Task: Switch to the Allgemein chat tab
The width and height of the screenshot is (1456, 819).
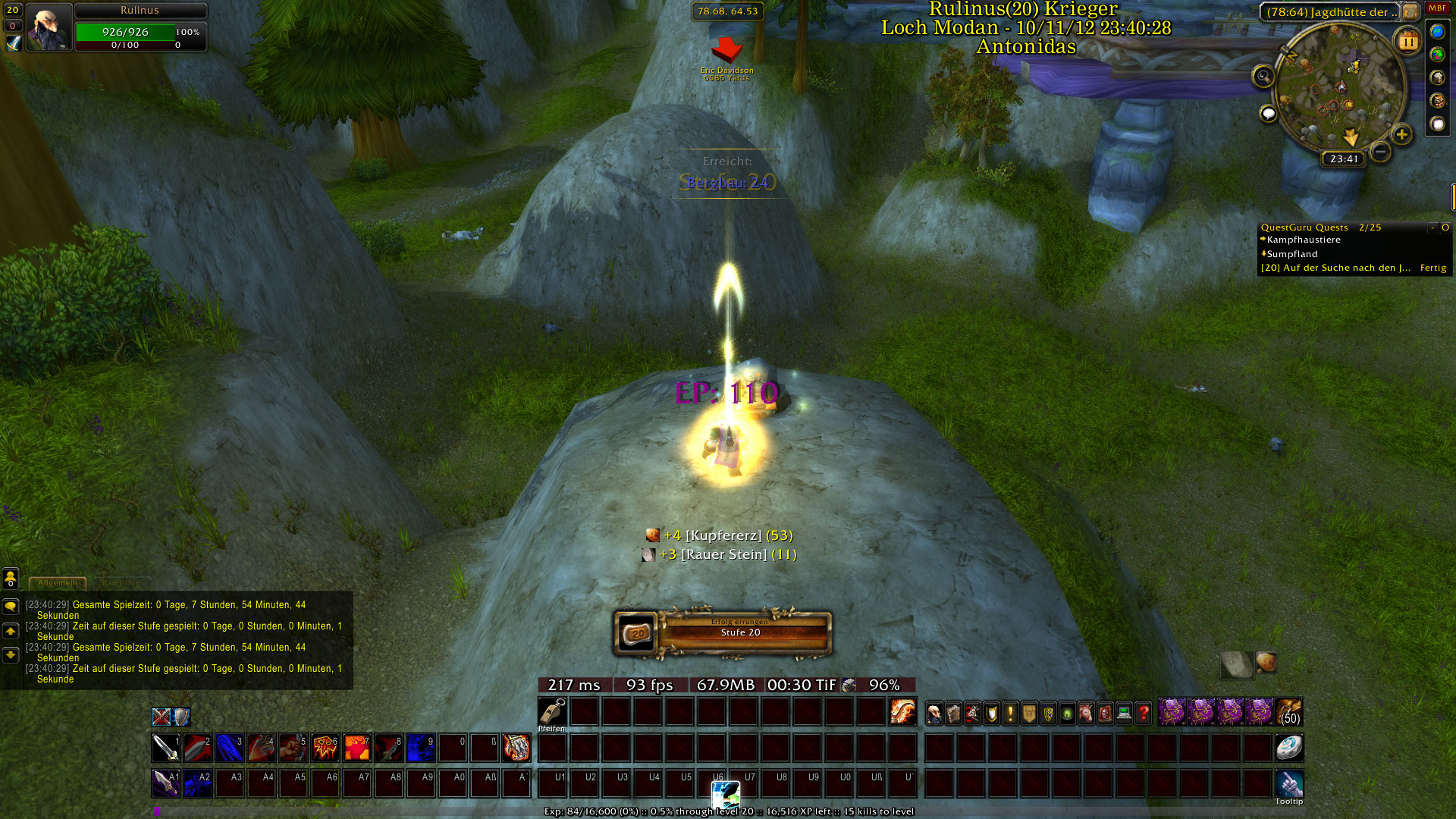Action: [58, 583]
